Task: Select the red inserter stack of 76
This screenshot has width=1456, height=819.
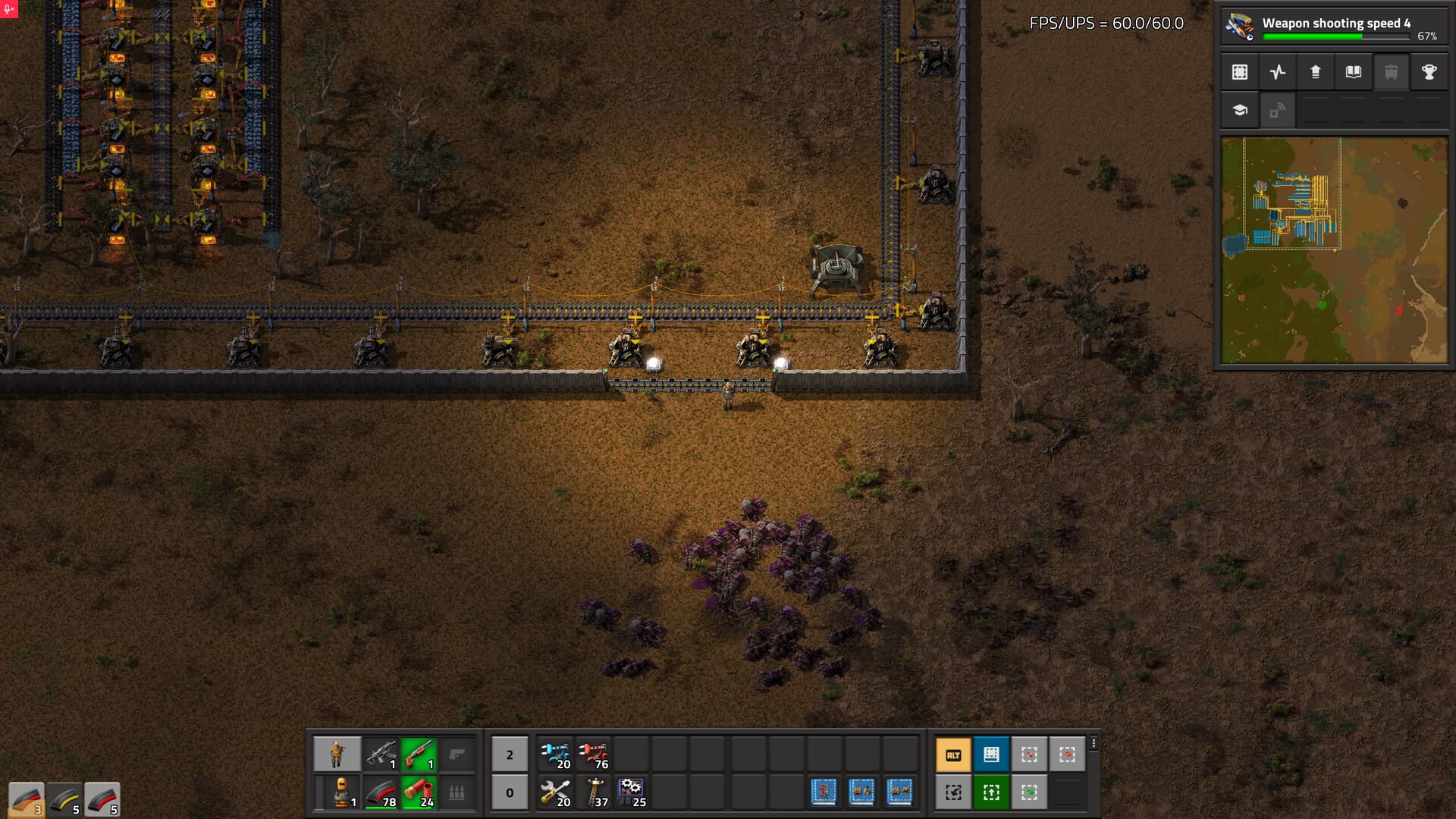Action: point(593,755)
